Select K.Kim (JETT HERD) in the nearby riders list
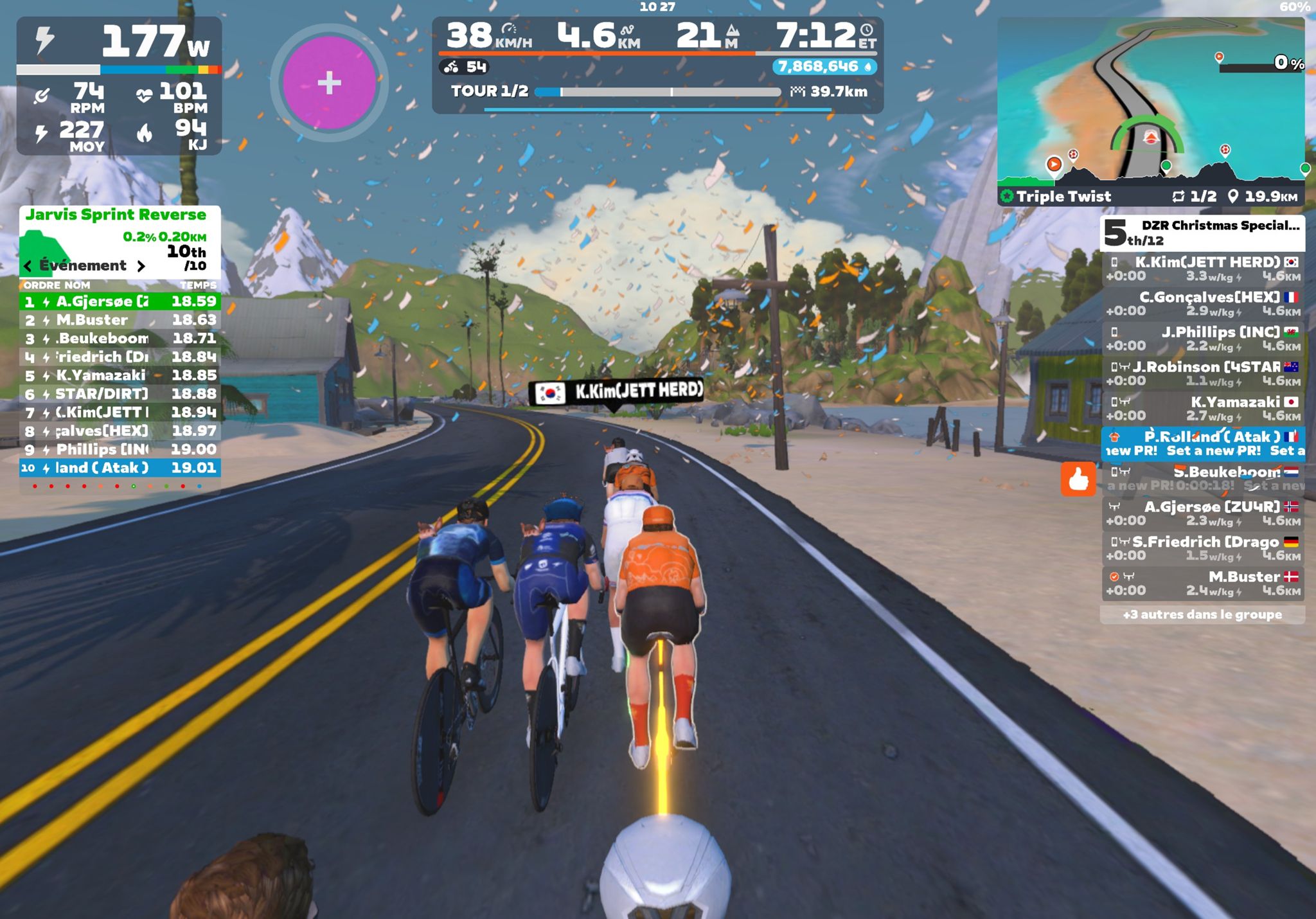This screenshot has width=1316, height=919. (1203, 269)
